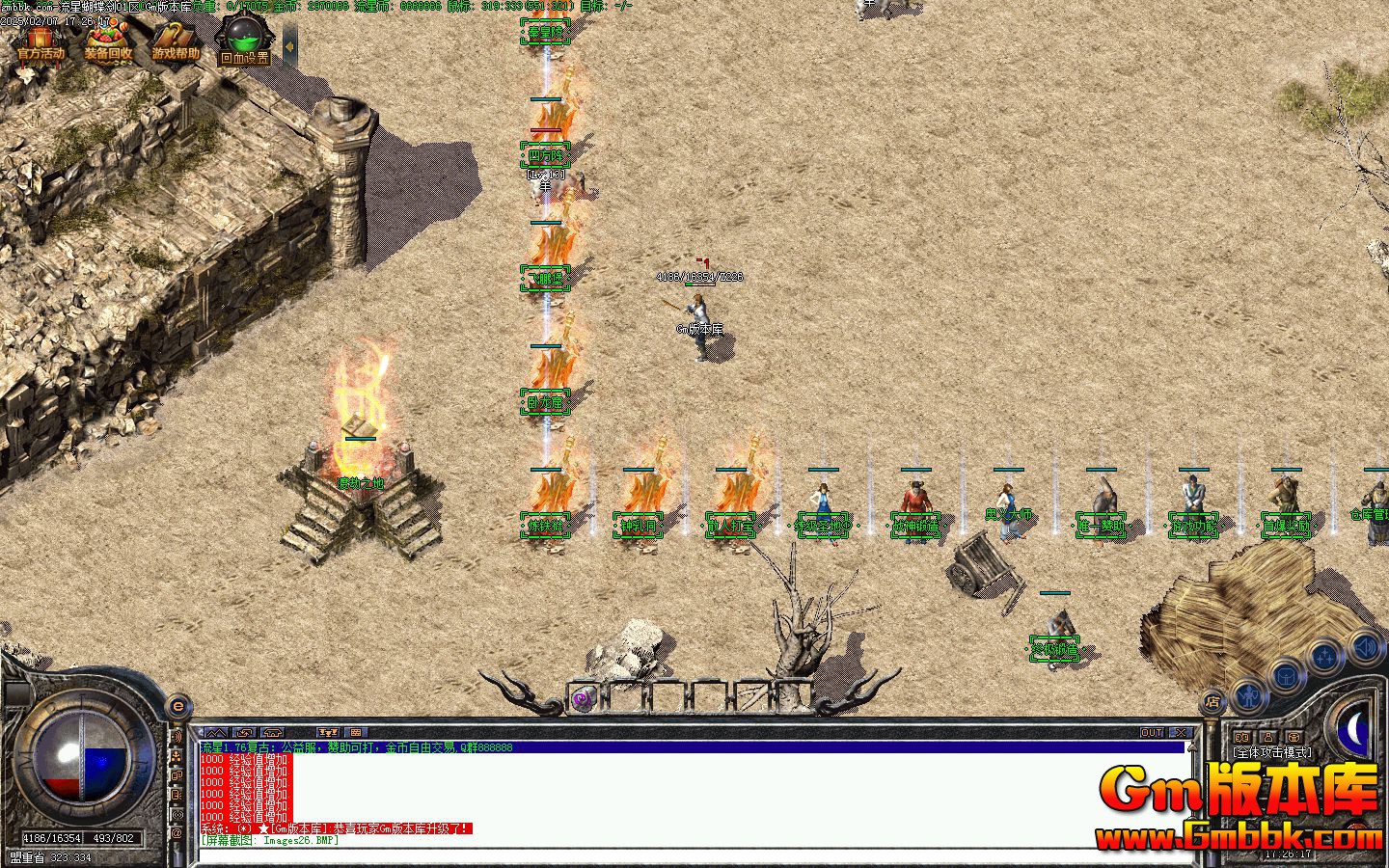Toggle sound with the speaker button
1389x868 pixels.
pyautogui.click(x=1364, y=645)
